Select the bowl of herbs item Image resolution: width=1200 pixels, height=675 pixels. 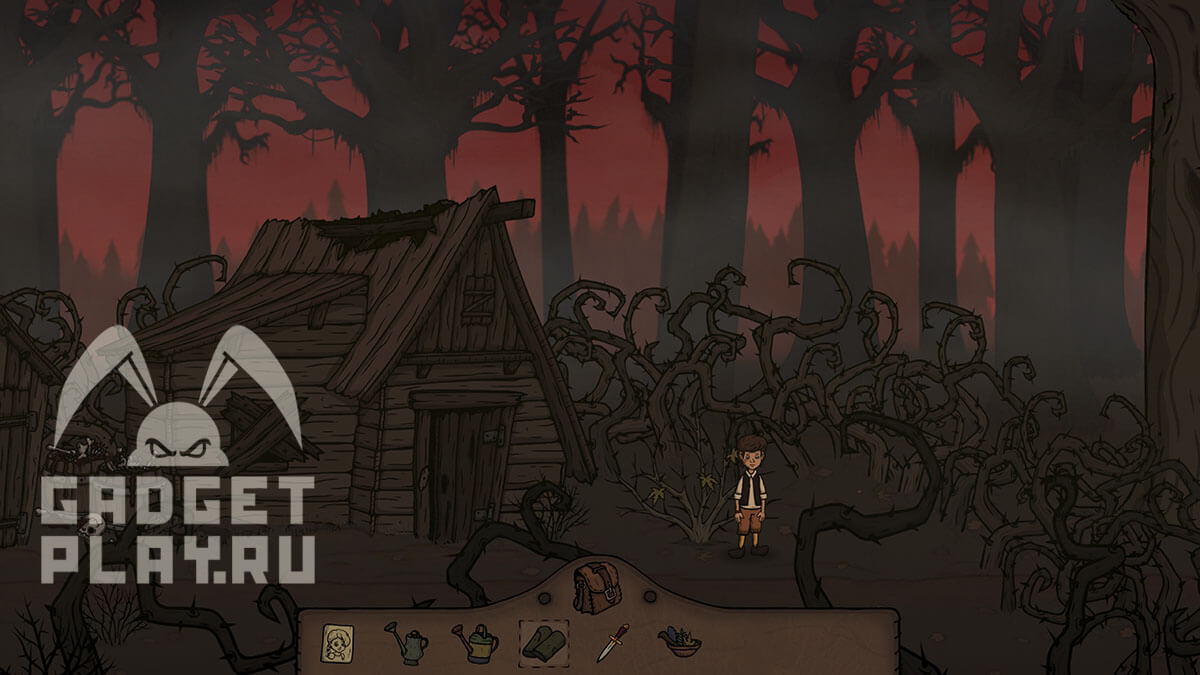click(x=679, y=641)
